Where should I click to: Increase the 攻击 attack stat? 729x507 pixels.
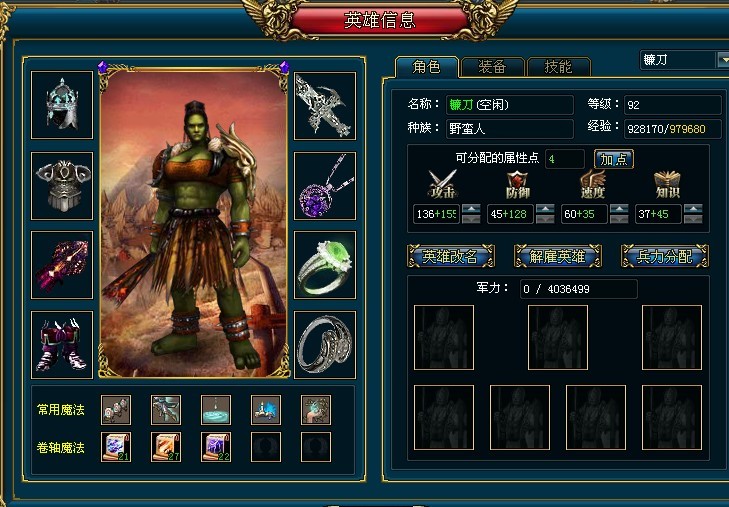[x=471, y=209]
